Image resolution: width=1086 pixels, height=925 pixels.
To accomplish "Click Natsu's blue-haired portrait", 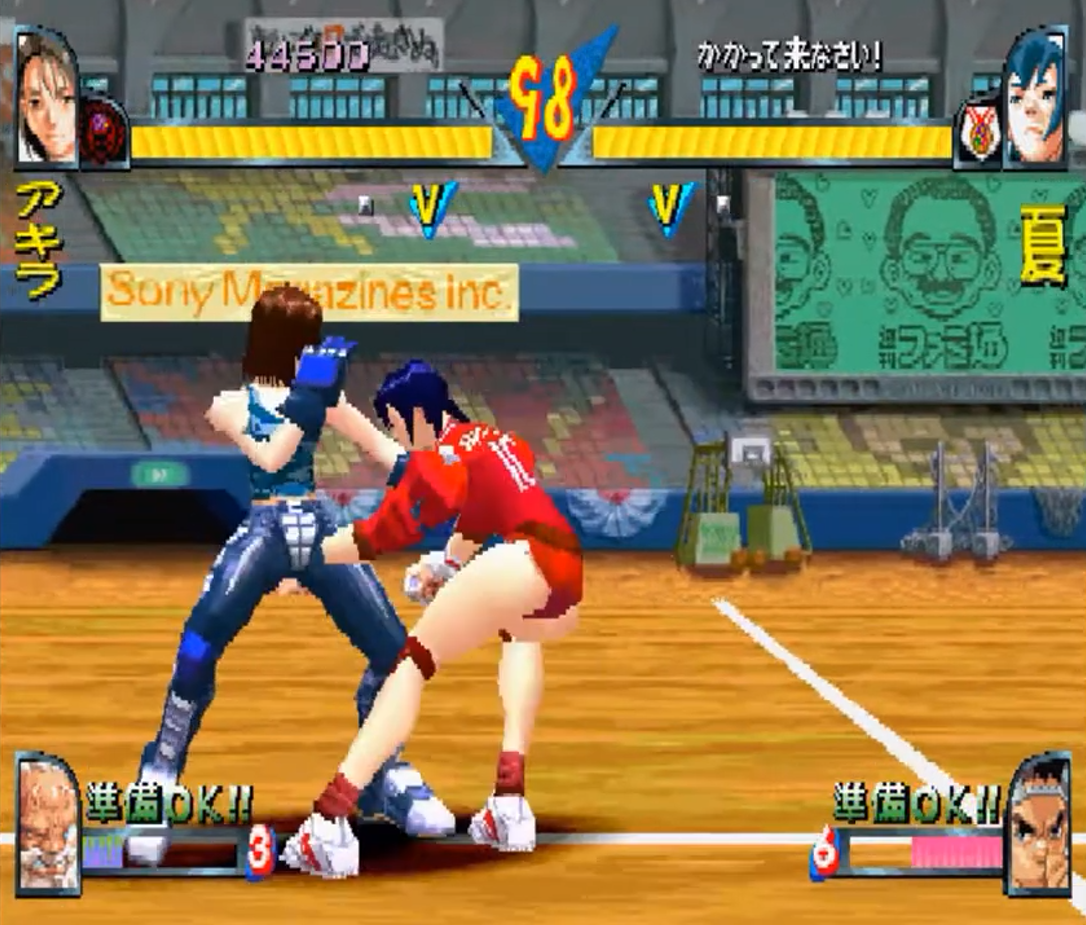I will coord(1035,98).
